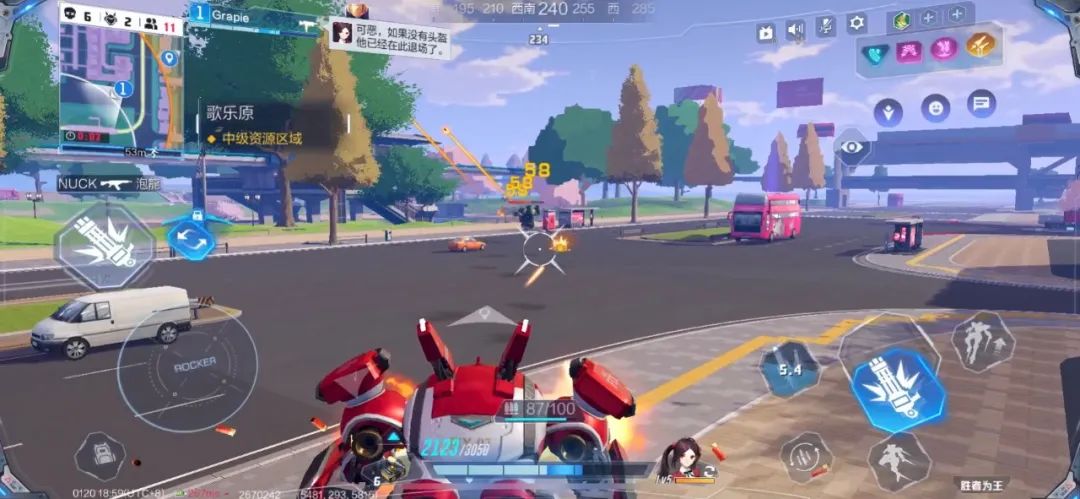The image size is (1080, 499).
Task: Open the emoji smiley menu
Action: pos(935,106)
